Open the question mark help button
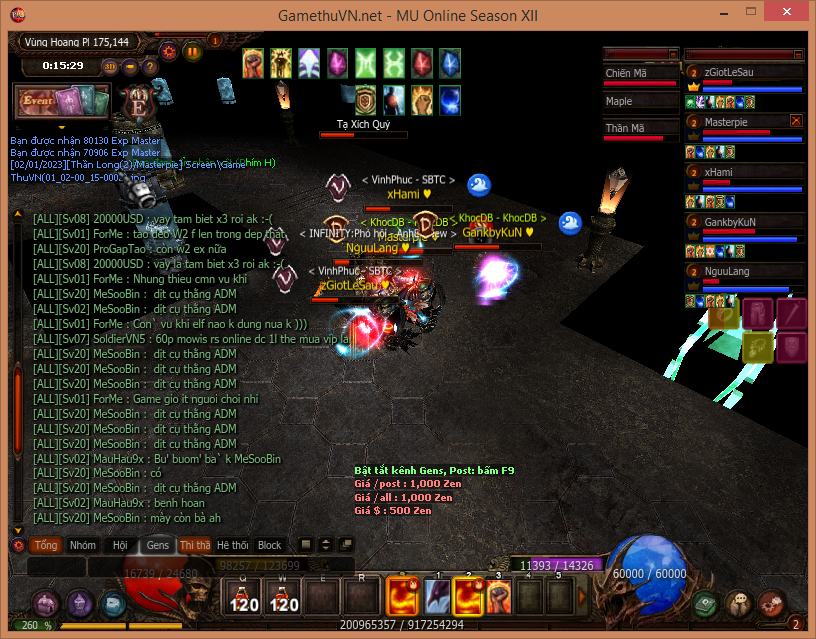Image resolution: width=816 pixels, height=639 pixels. coord(149,66)
